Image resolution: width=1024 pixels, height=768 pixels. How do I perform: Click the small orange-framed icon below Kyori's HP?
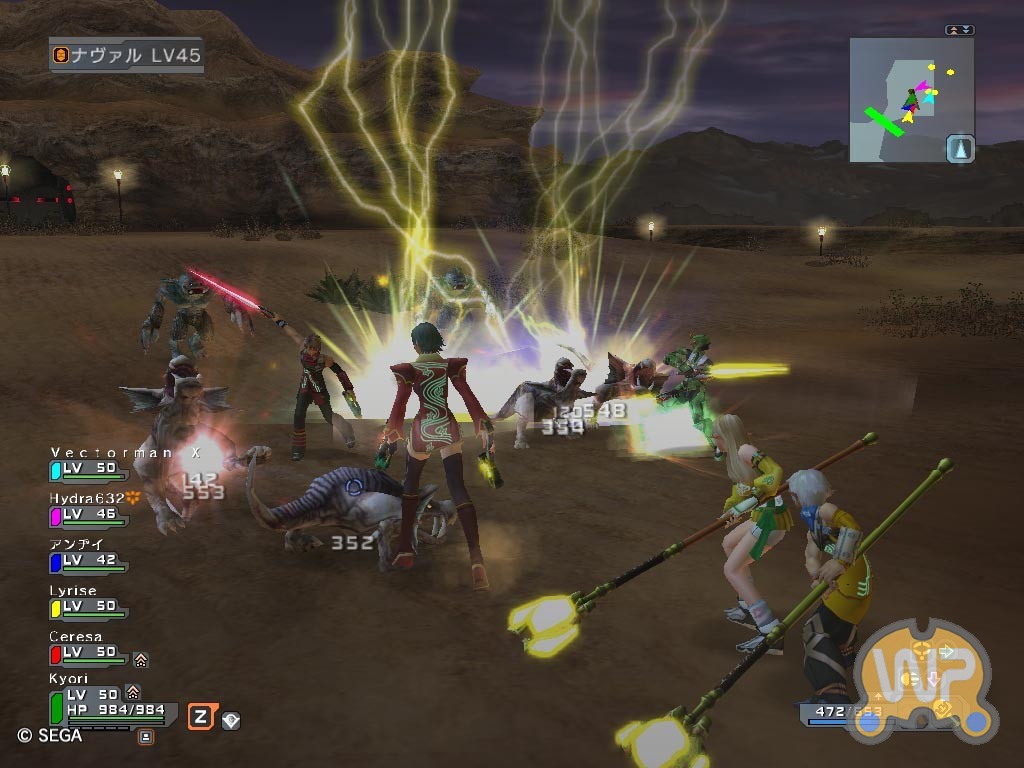coord(146,737)
